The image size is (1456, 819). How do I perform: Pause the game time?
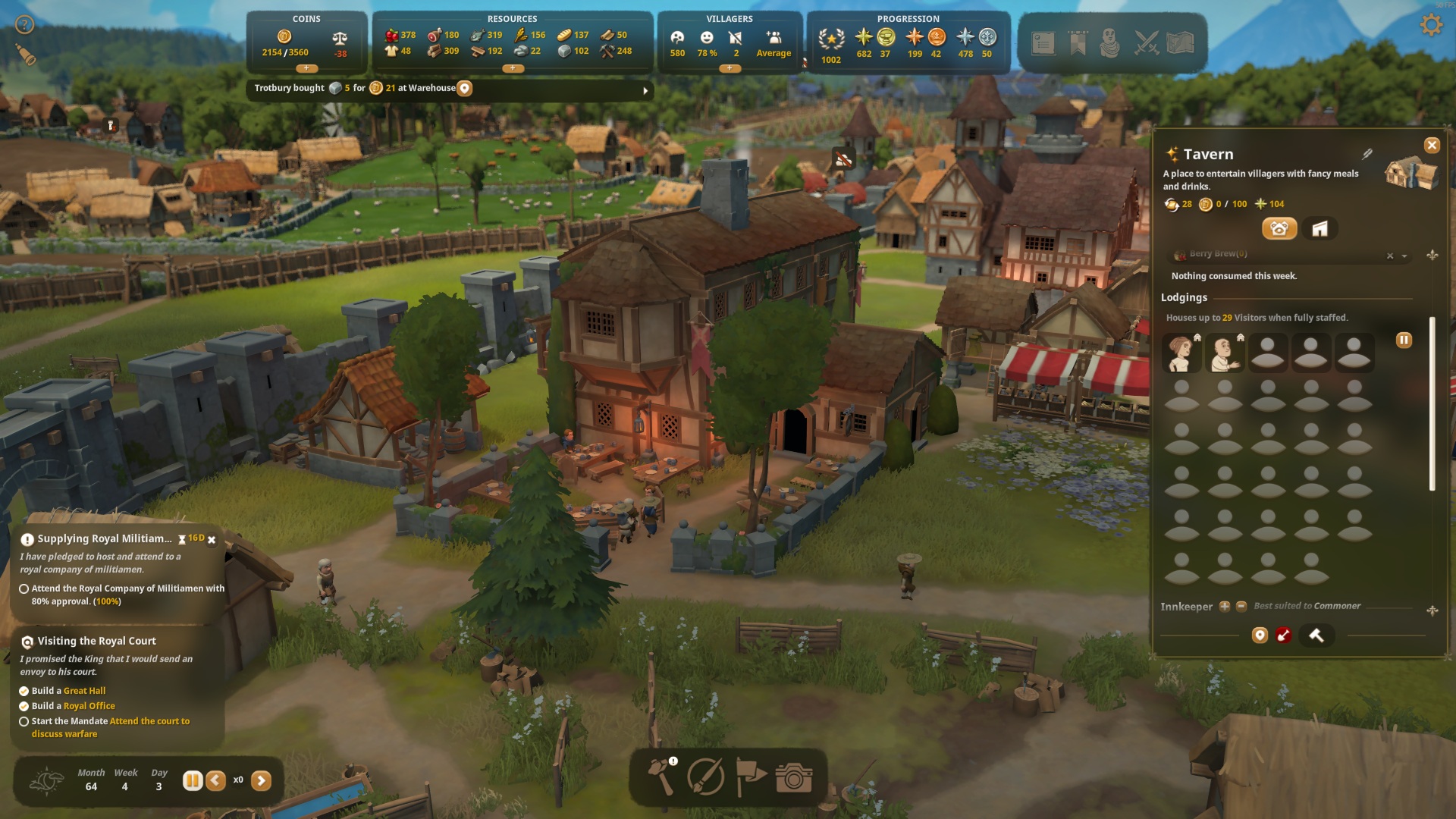click(x=192, y=780)
